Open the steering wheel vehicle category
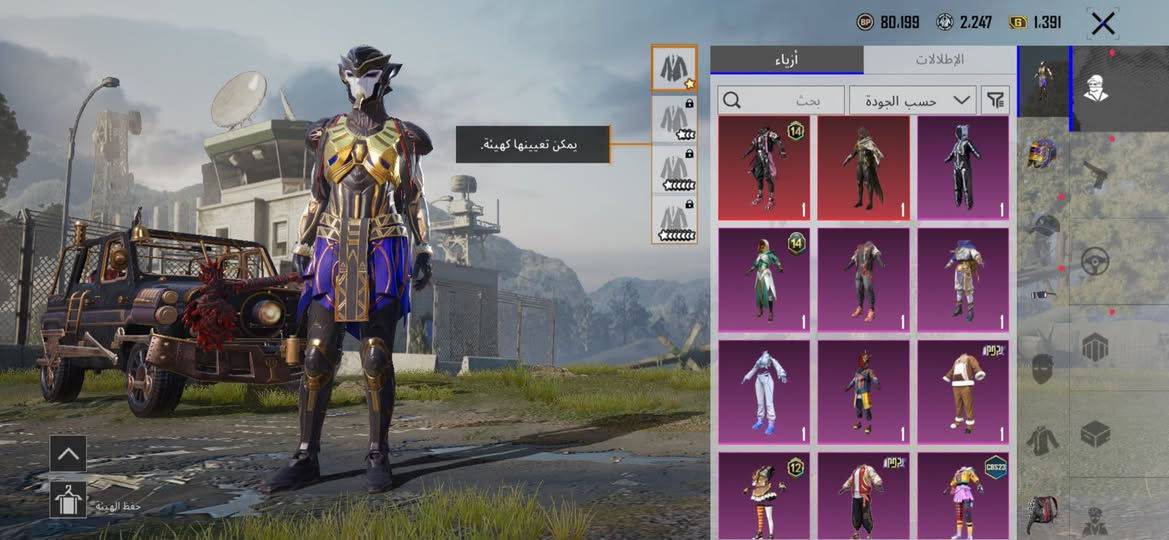 pos(1095,261)
